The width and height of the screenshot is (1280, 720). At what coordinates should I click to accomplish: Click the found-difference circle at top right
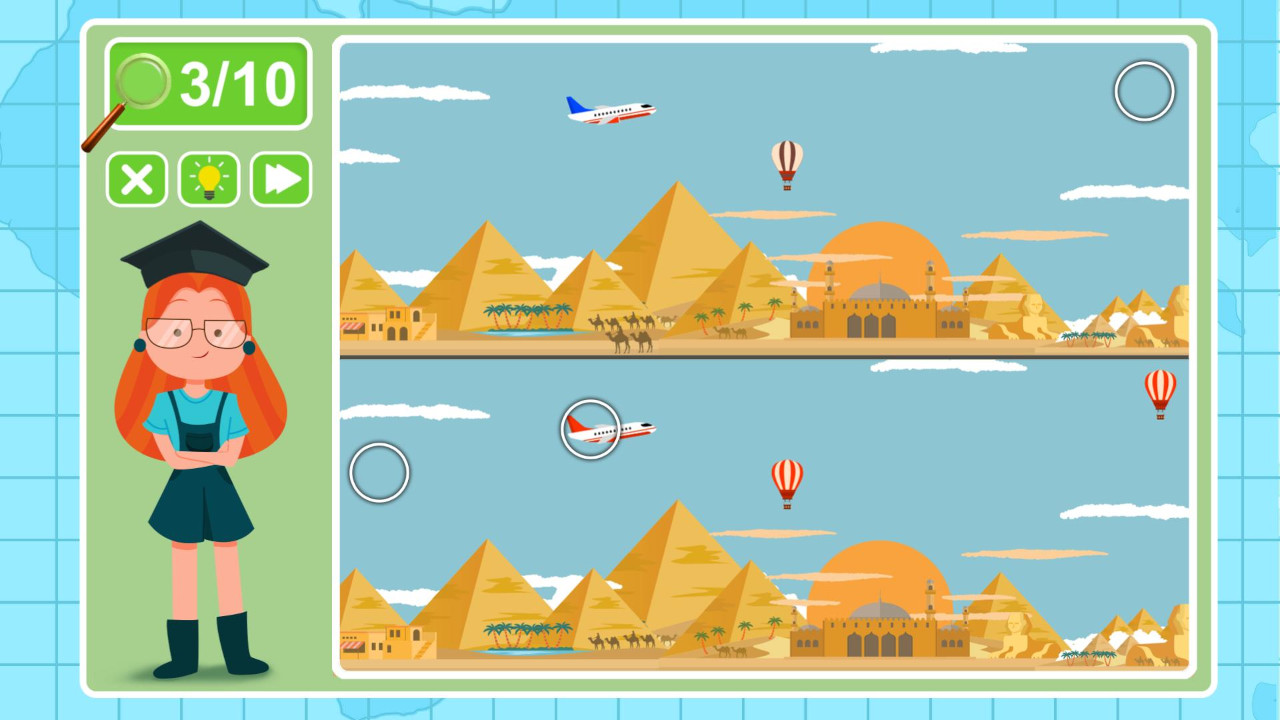1145,90
